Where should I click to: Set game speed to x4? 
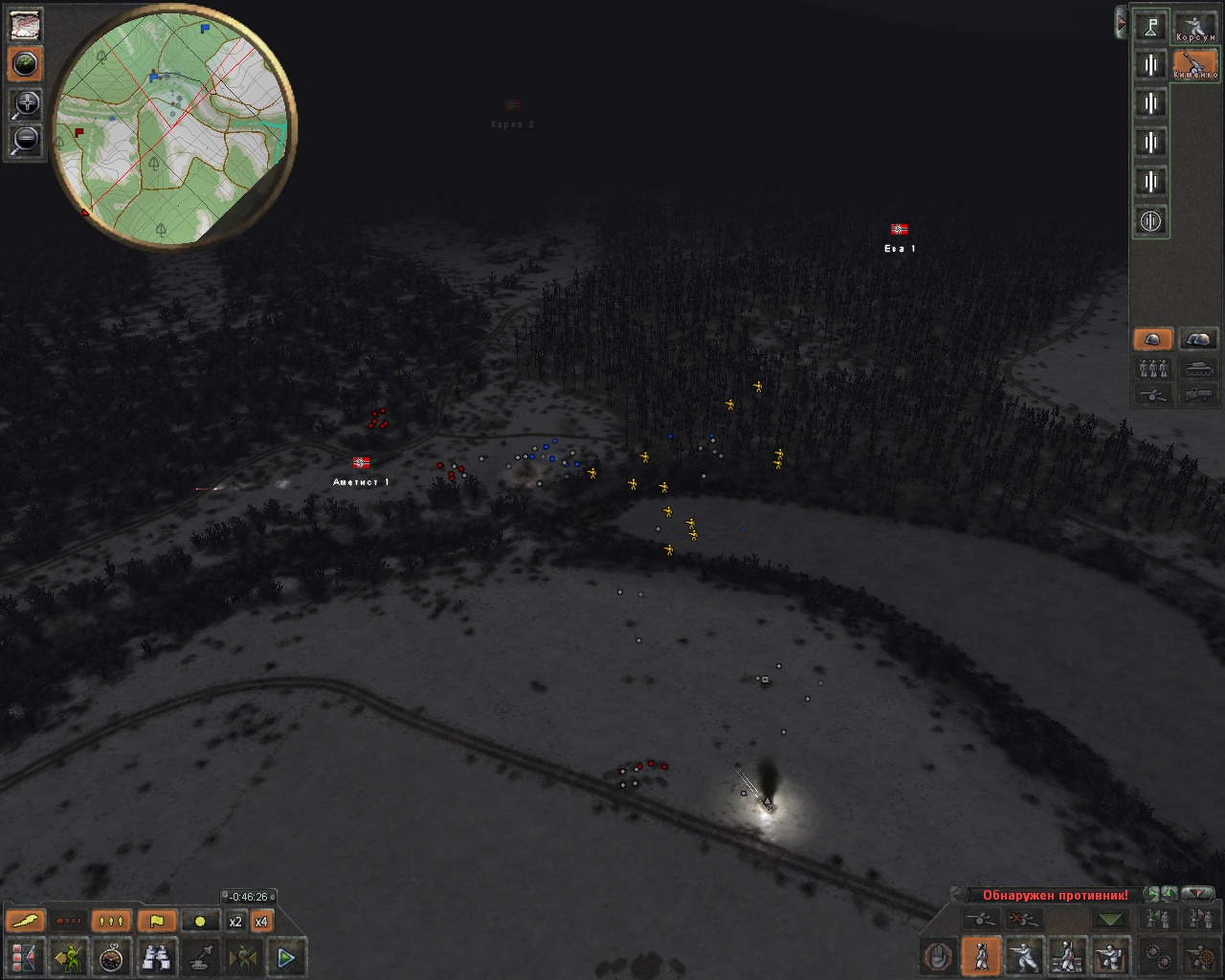pos(260,922)
